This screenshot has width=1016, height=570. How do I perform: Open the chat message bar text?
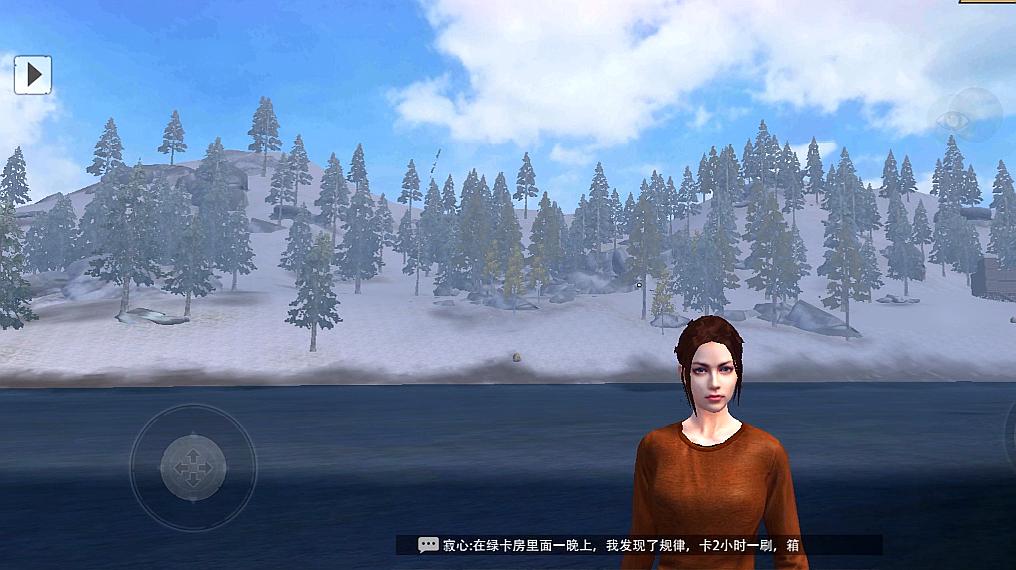tap(620, 545)
